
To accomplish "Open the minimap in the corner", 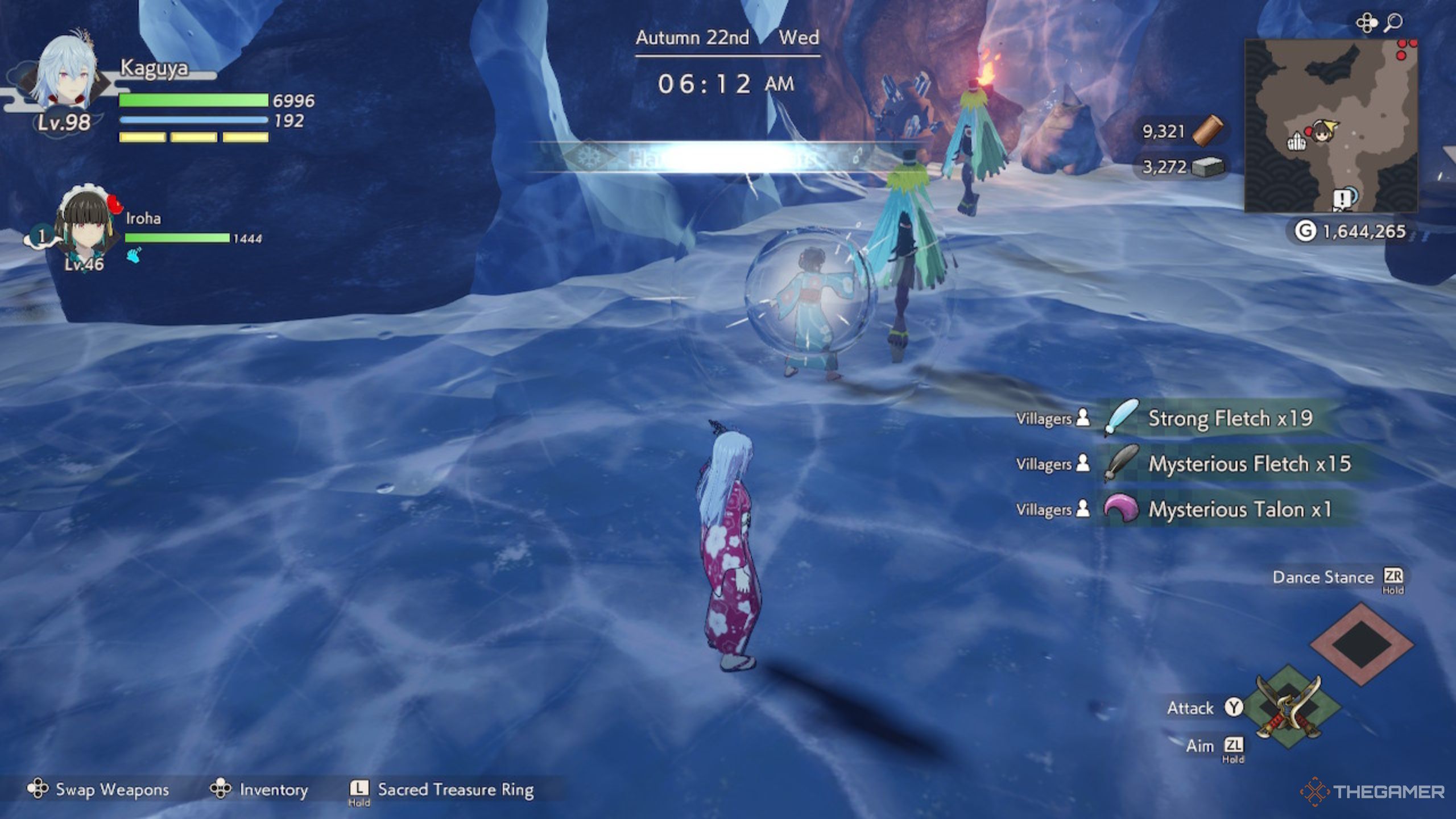I will click(1330, 126).
